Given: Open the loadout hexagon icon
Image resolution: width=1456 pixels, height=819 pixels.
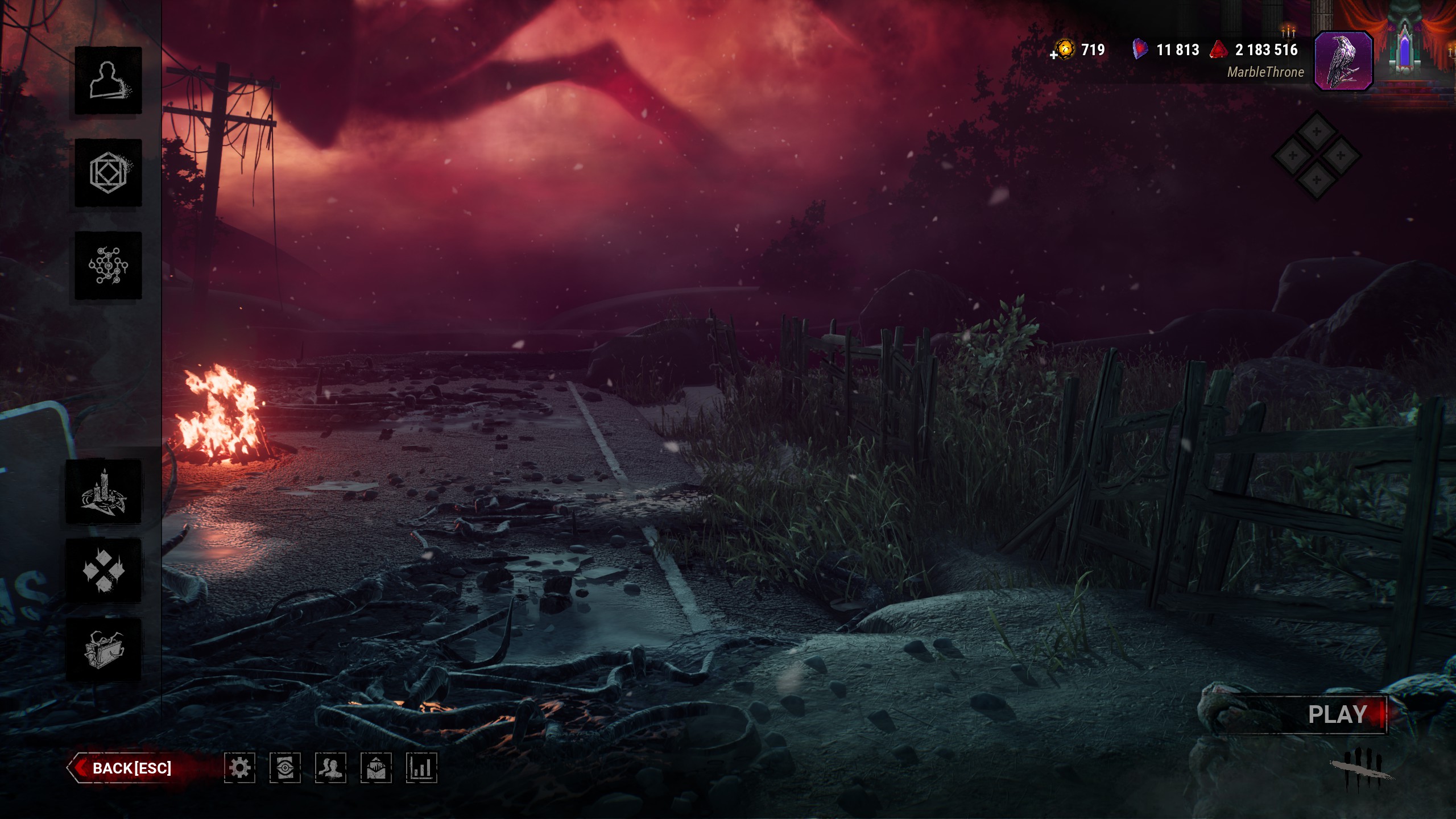Looking at the screenshot, I should coord(108,173).
